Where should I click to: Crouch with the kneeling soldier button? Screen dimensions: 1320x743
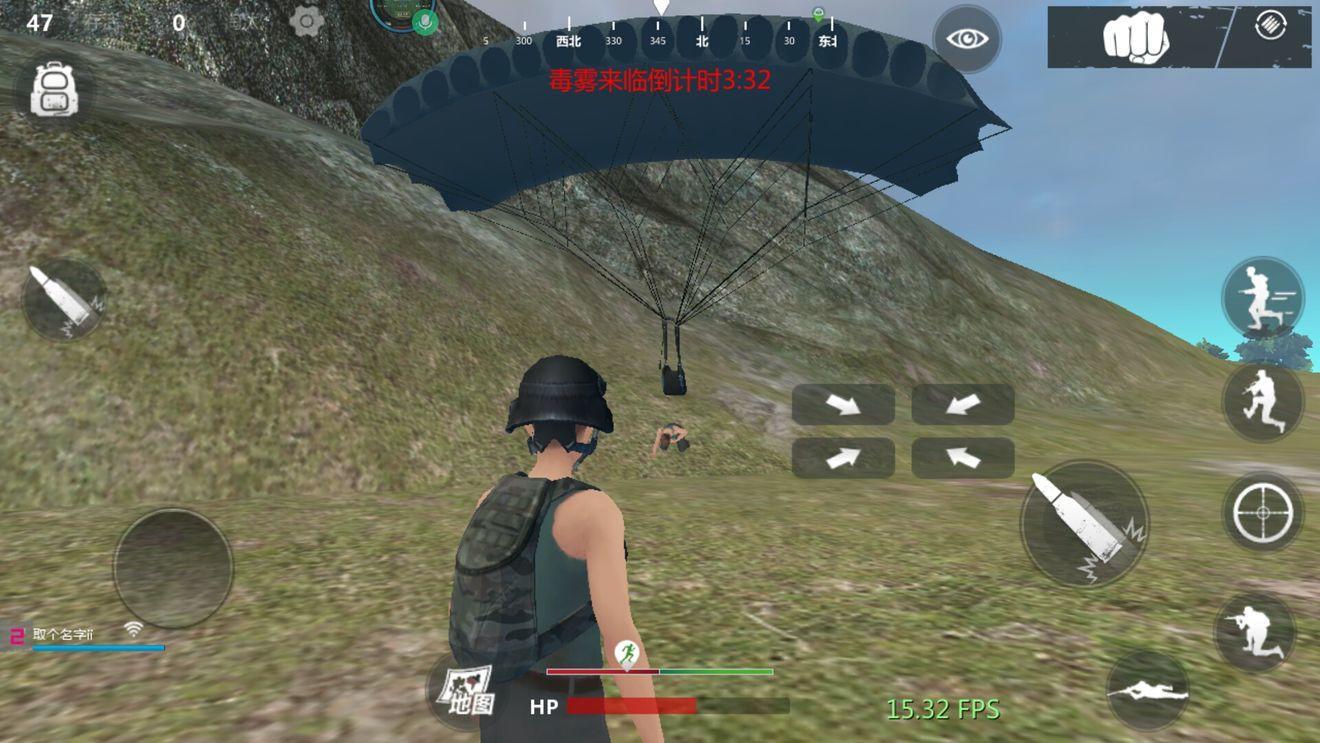(x=1255, y=632)
